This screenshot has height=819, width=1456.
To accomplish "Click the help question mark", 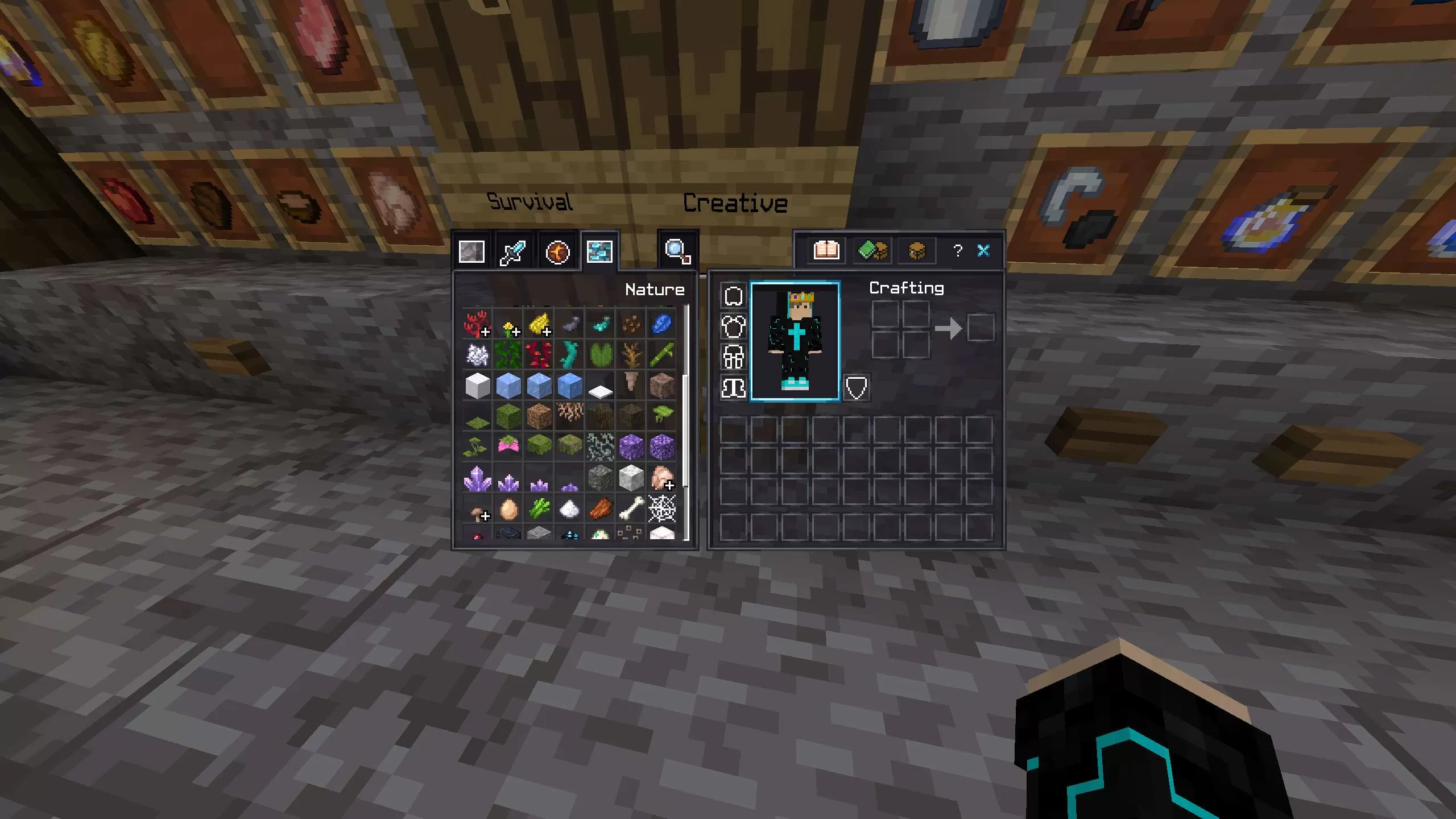I will (x=958, y=250).
